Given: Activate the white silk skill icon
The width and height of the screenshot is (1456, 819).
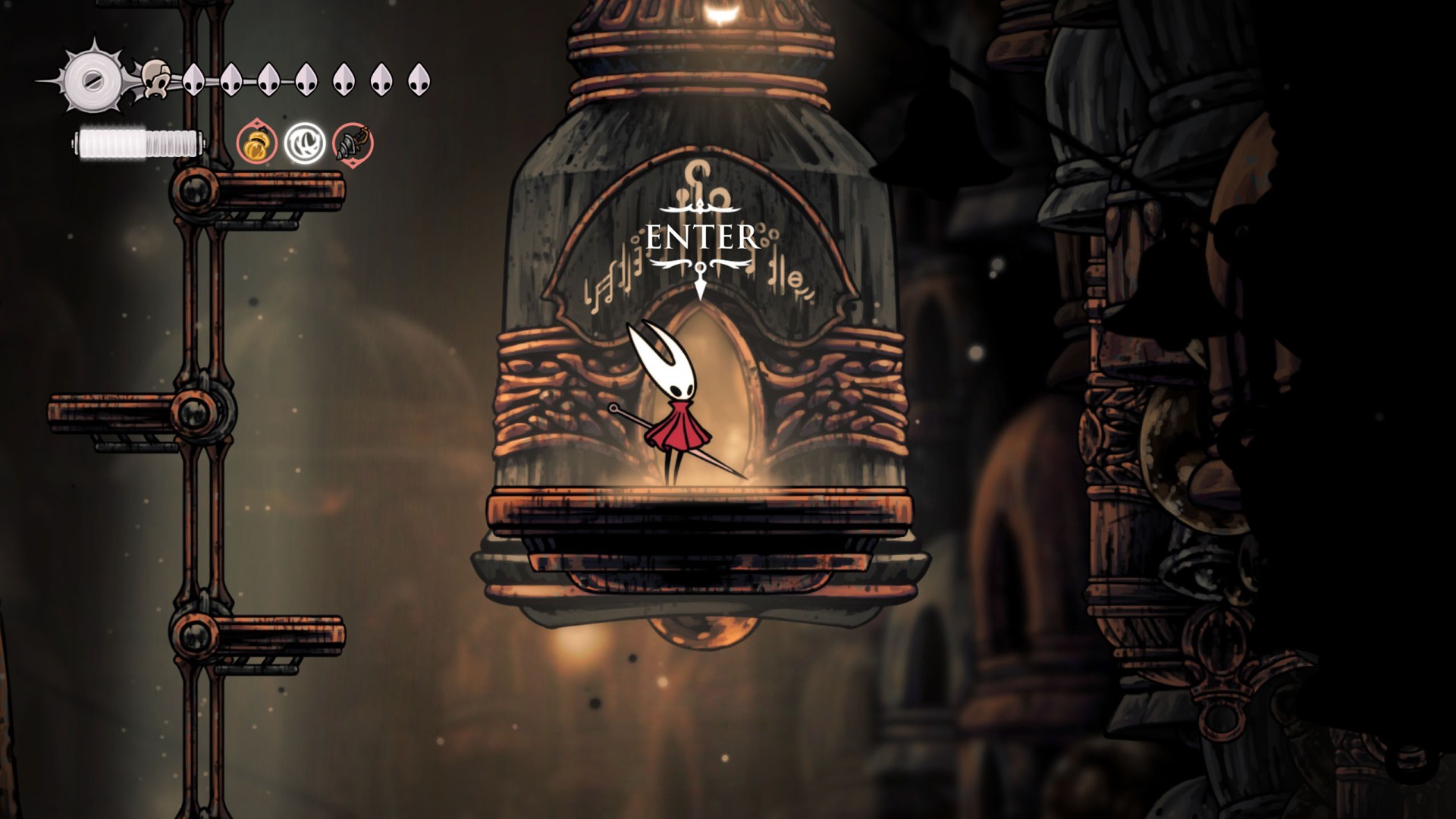Looking at the screenshot, I should pos(305,143).
